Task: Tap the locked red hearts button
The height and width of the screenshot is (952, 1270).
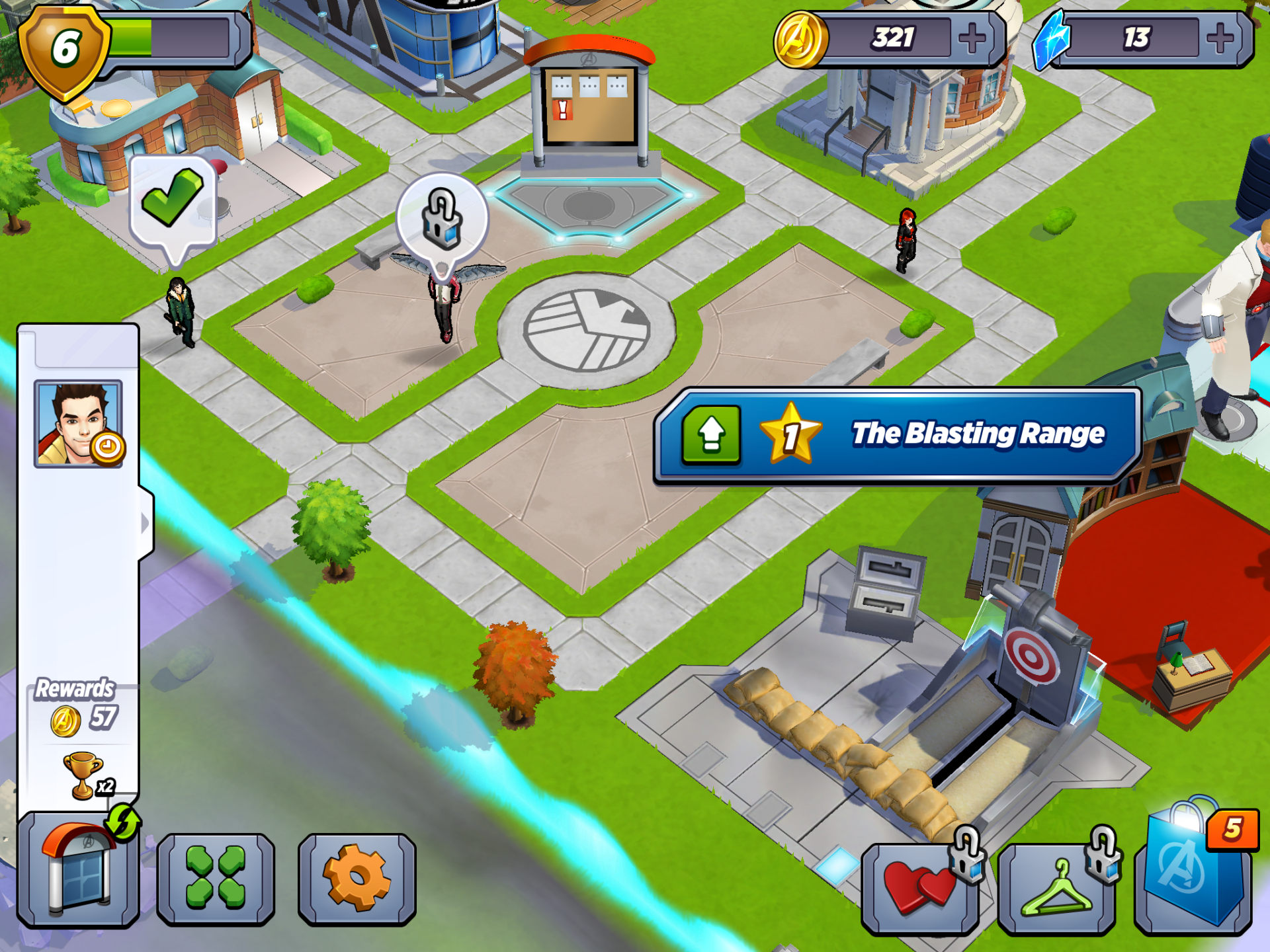Action: coord(920,888)
